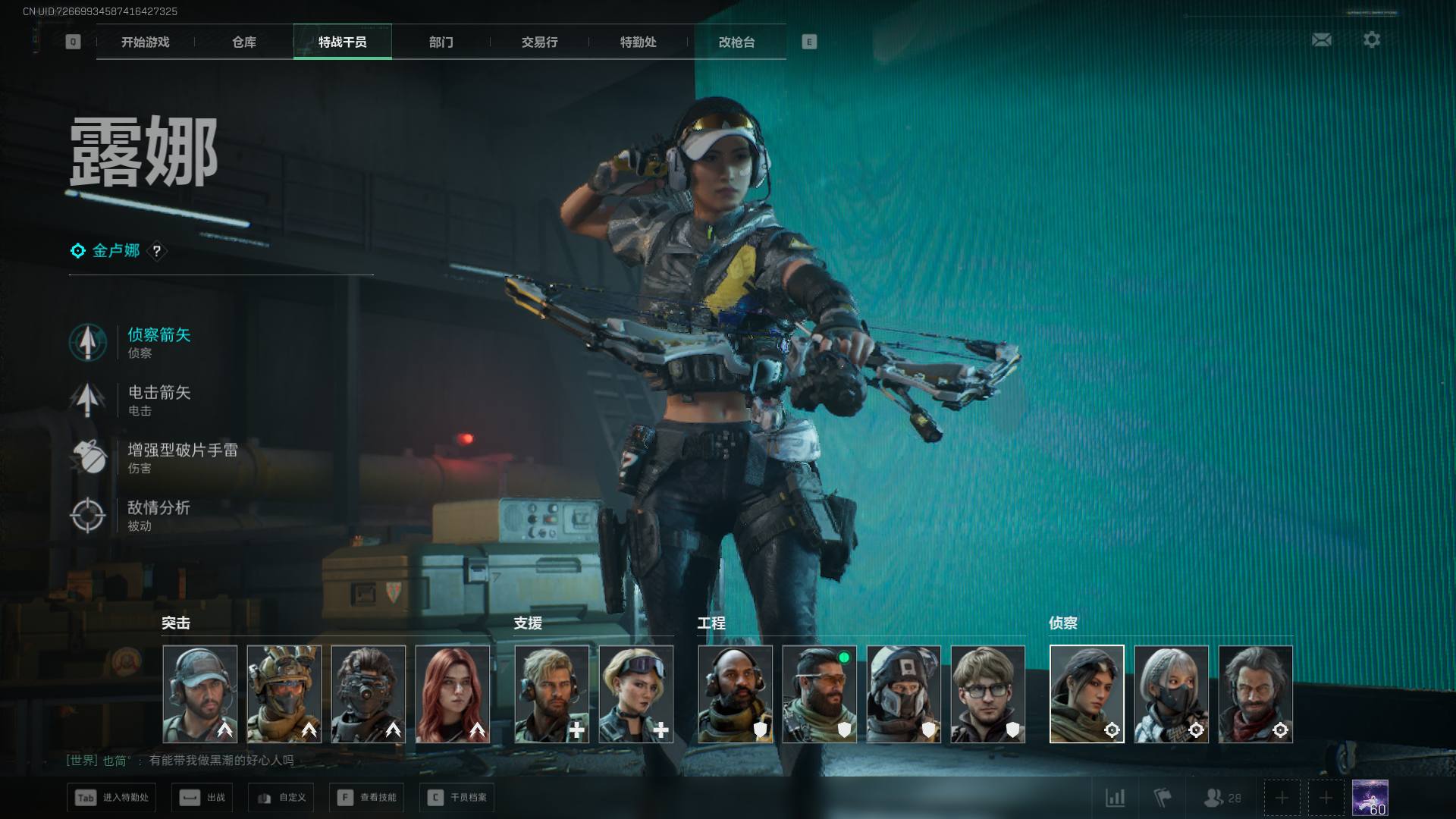Screen dimensions: 1456x819
Task: Open the 改枪台 tab
Action: [736, 42]
